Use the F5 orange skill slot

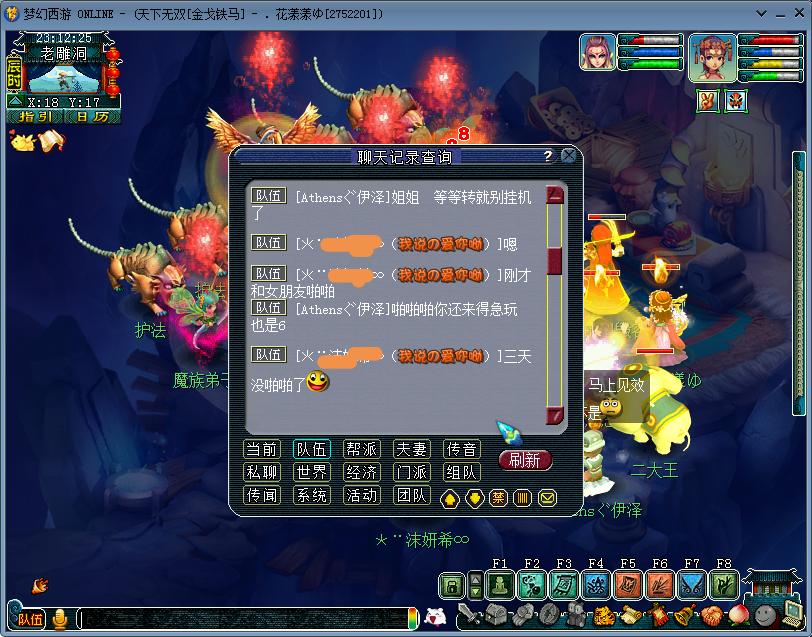(629, 584)
